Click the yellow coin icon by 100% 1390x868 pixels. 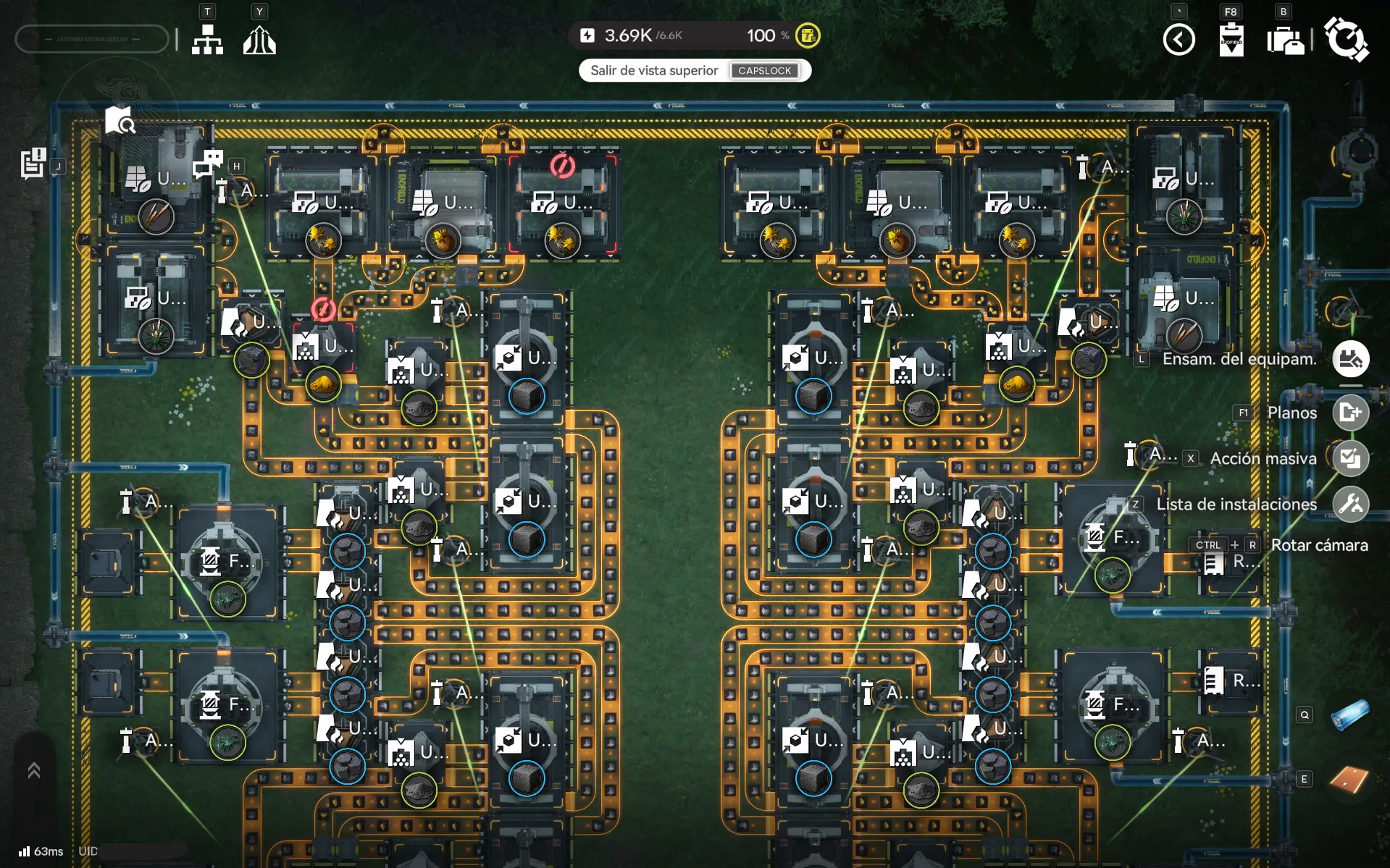pyautogui.click(x=808, y=35)
